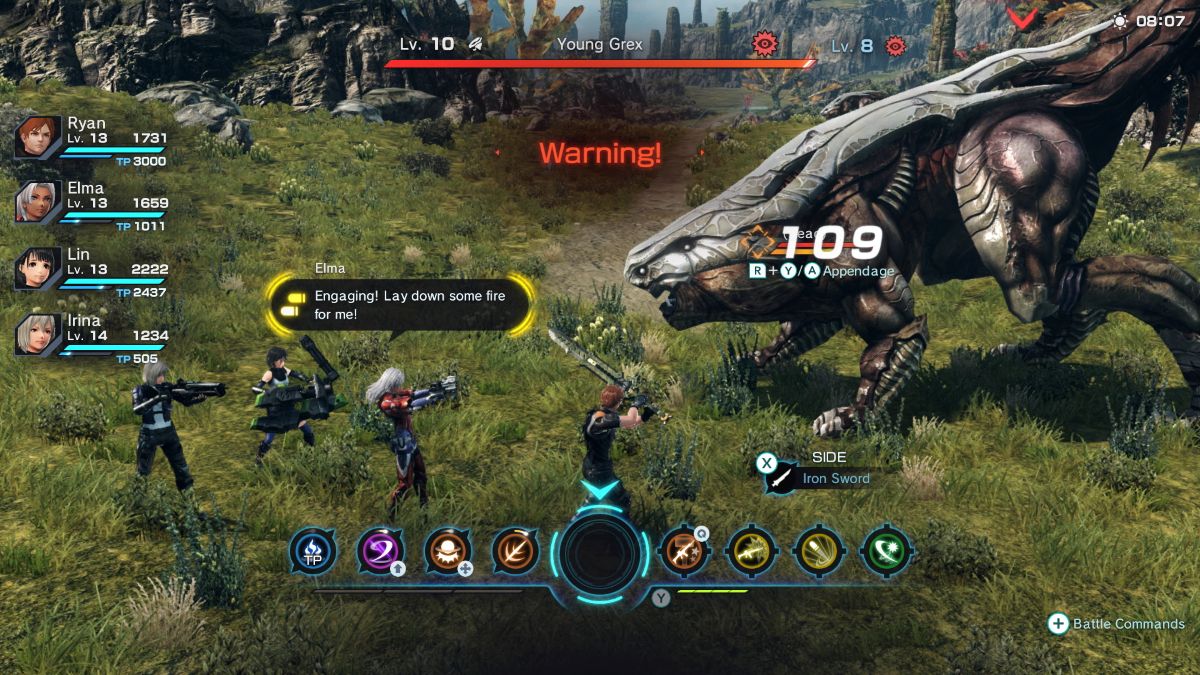Use the orange rifle and hammer art
The height and width of the screenshot is (675, 1200).
click(x=685, y=551)
